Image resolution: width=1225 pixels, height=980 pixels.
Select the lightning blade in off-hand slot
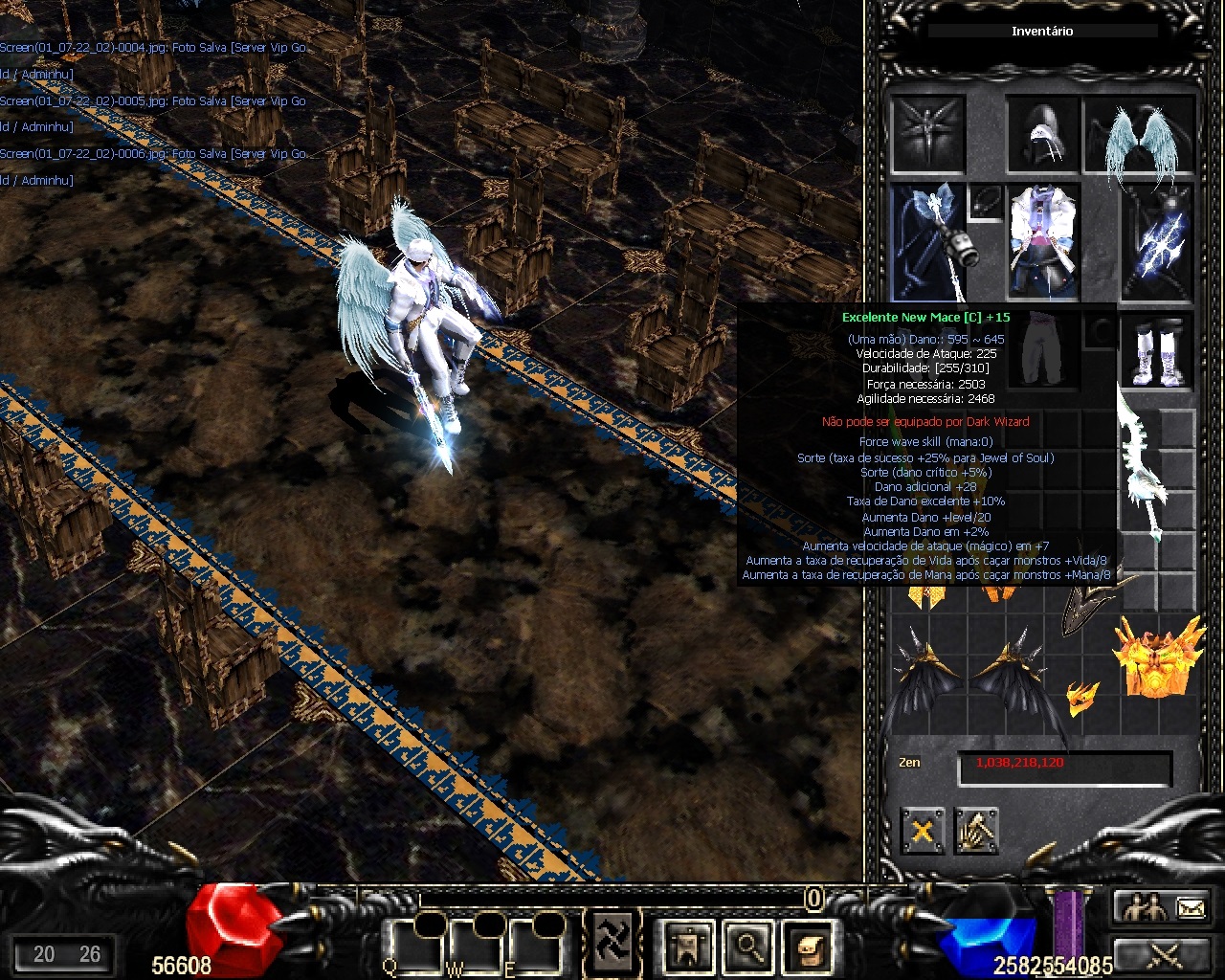tap(1160, 241)
